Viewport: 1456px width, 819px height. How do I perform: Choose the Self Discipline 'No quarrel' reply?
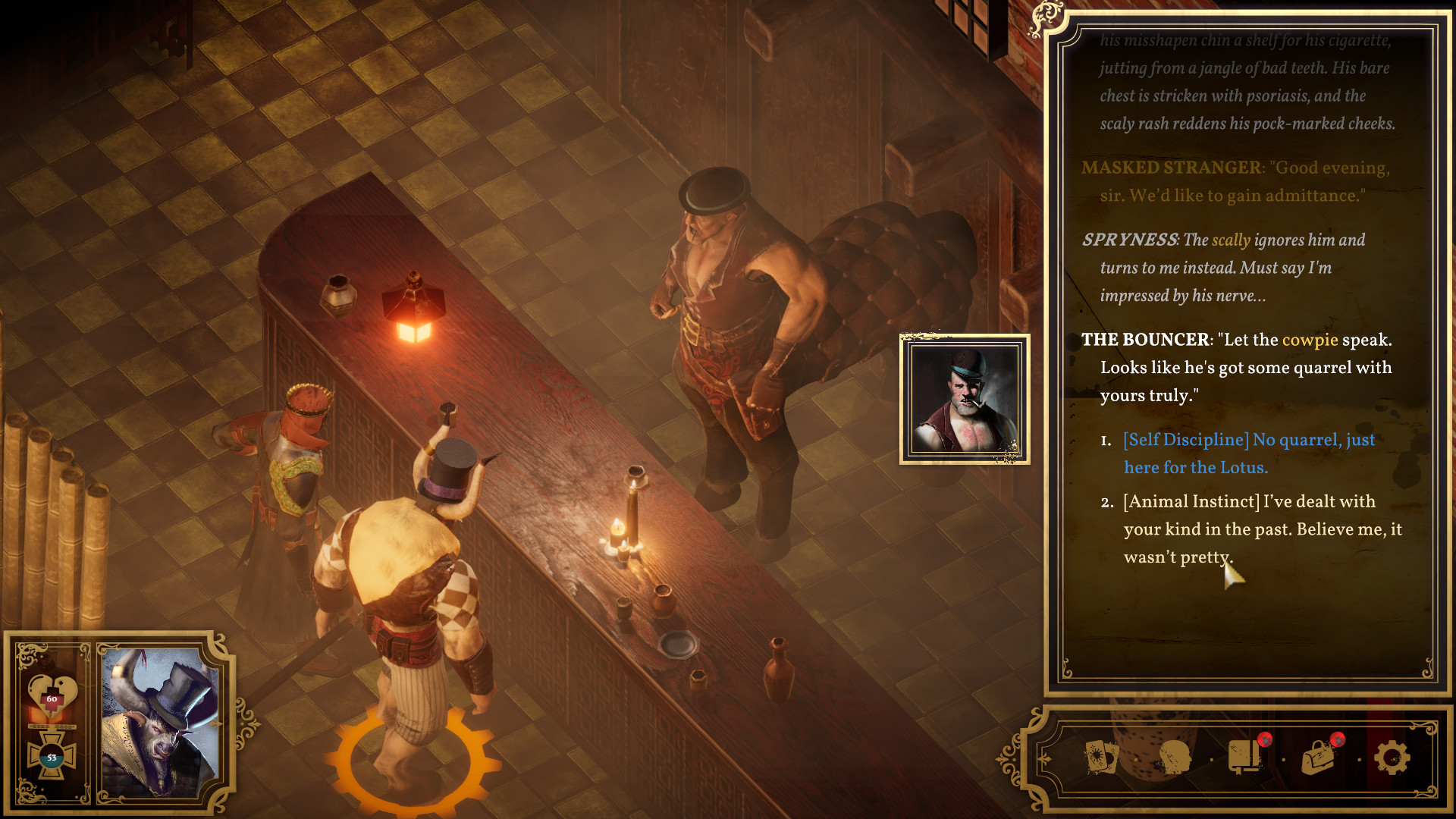click(x=1248, y=453)
